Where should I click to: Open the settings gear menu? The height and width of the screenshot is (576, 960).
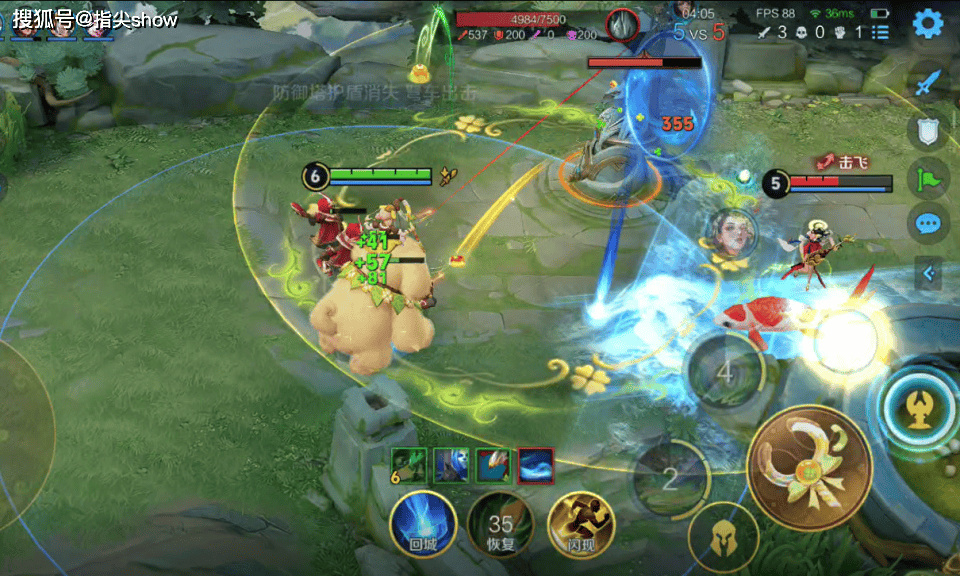click(x=929, y=23)
